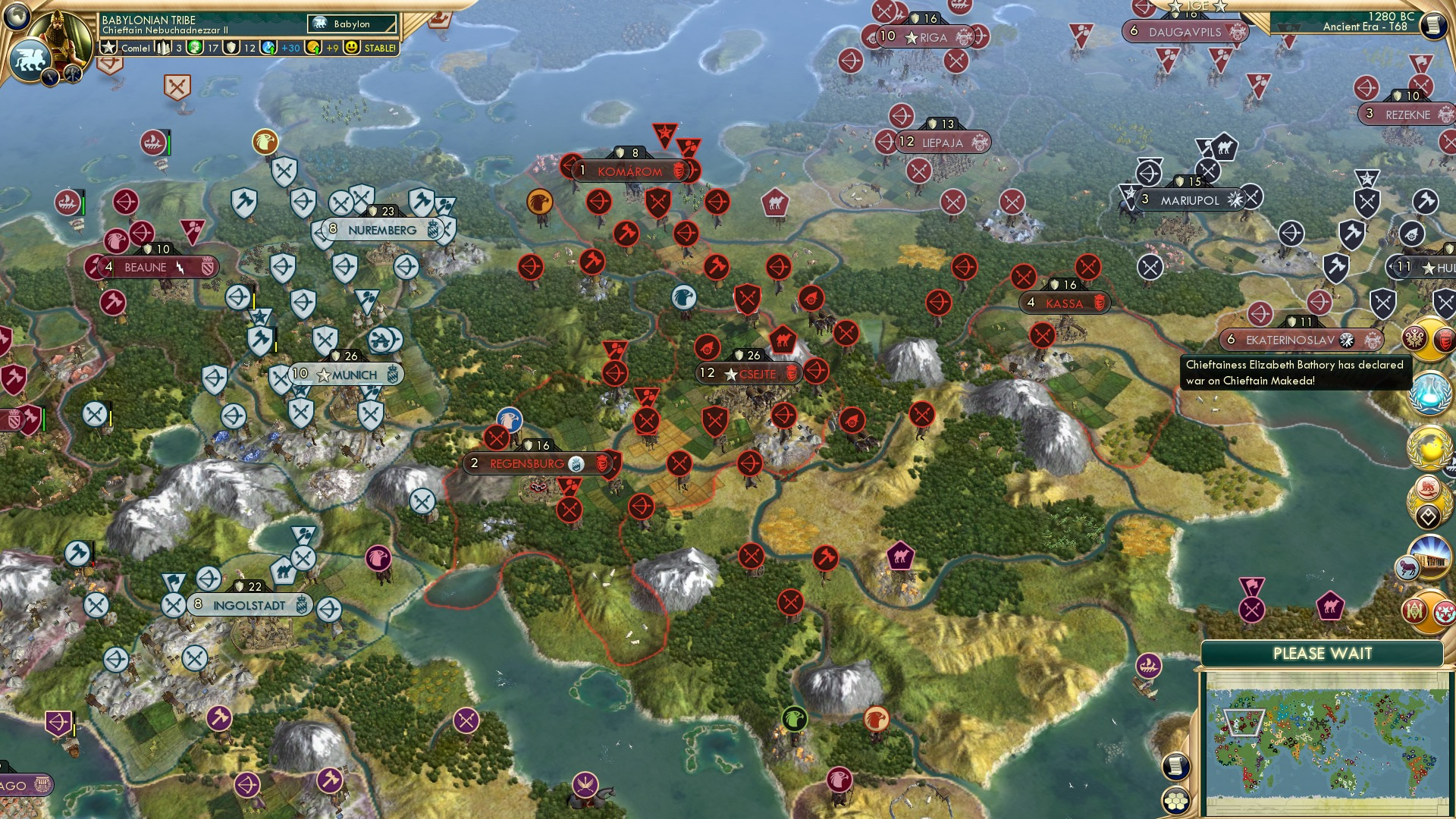The width and height of the screenshot is (1456, 819).
Task: Toggle the hex grid overlay button
Action: 1175,801
